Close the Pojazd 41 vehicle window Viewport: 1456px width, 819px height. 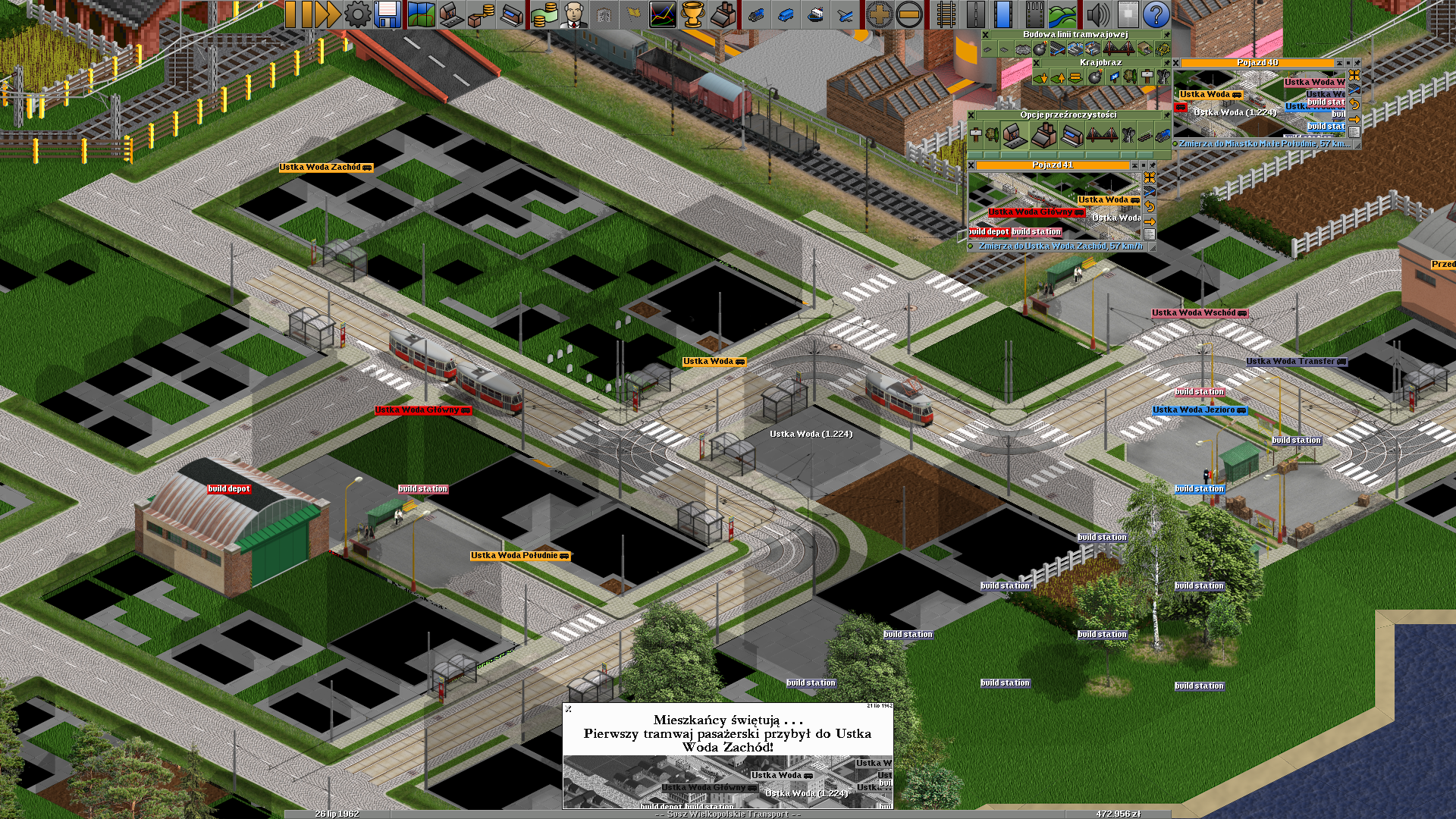pos(971,165)
